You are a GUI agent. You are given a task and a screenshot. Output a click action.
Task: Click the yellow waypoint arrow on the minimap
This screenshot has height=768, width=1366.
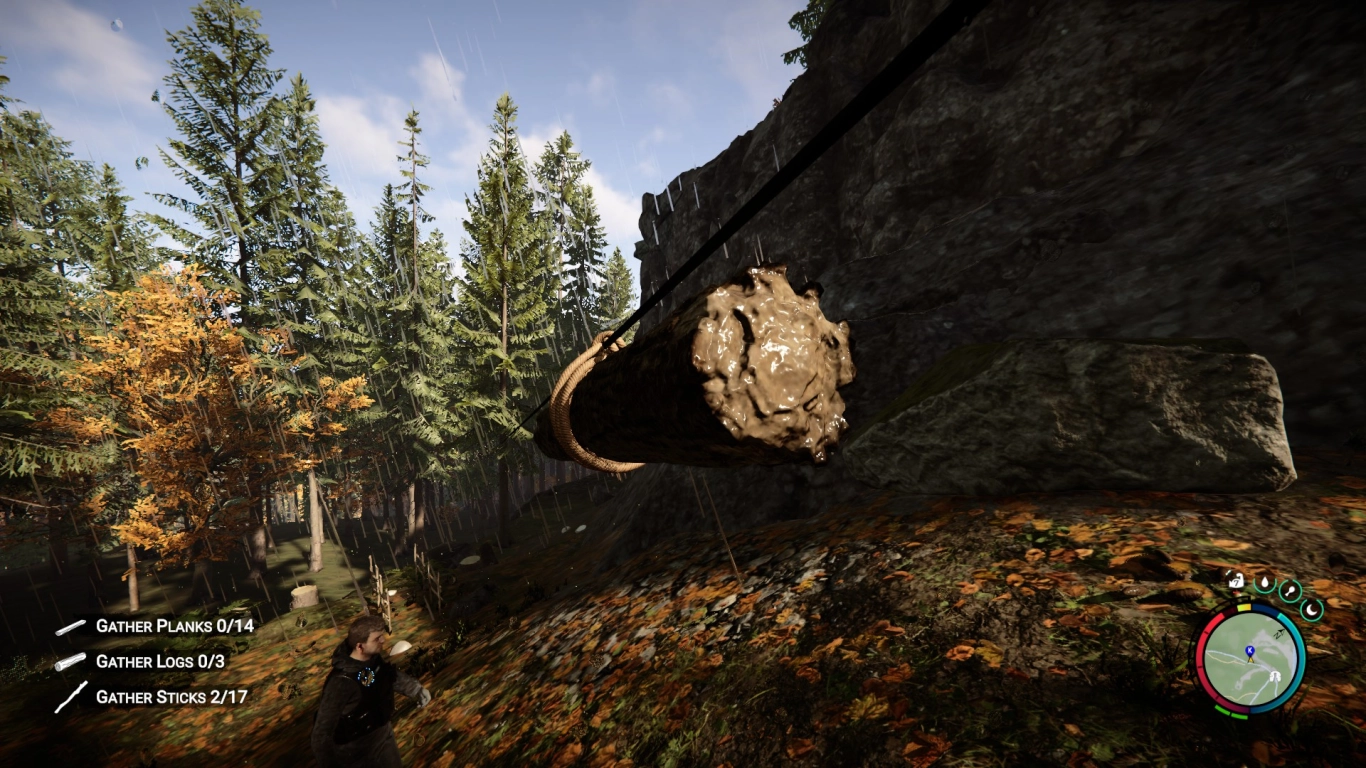tap(1250, 660)
